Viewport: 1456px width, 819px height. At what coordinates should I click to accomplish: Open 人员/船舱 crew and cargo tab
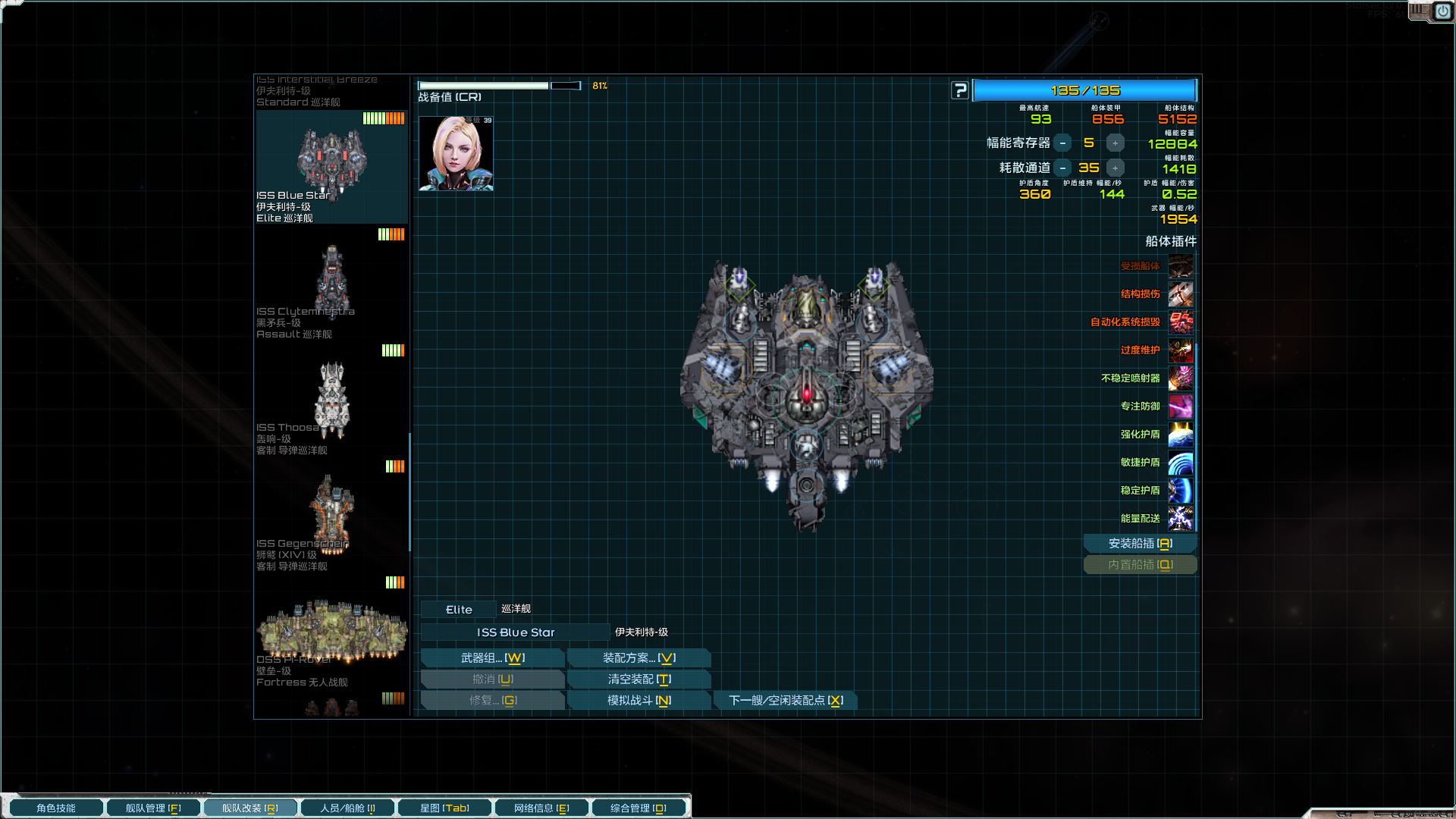click(347, 808)
